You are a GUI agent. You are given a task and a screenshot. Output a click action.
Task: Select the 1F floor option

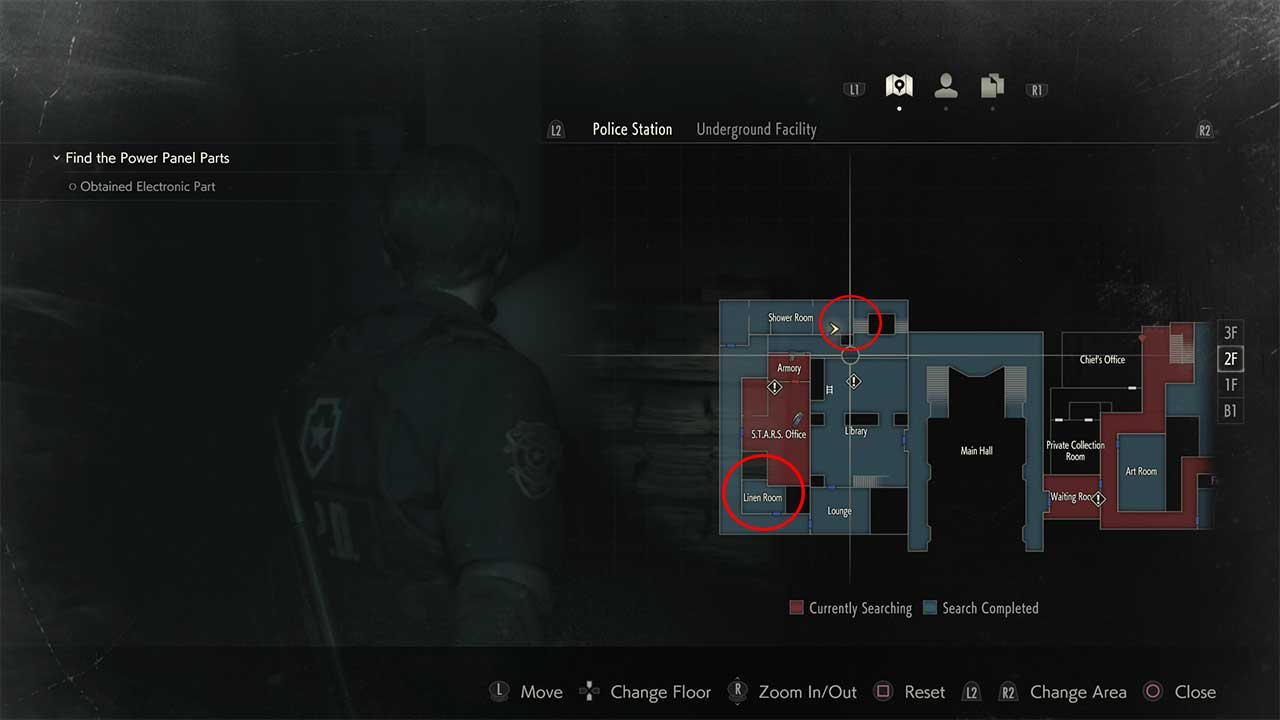tap(1230, 384)
